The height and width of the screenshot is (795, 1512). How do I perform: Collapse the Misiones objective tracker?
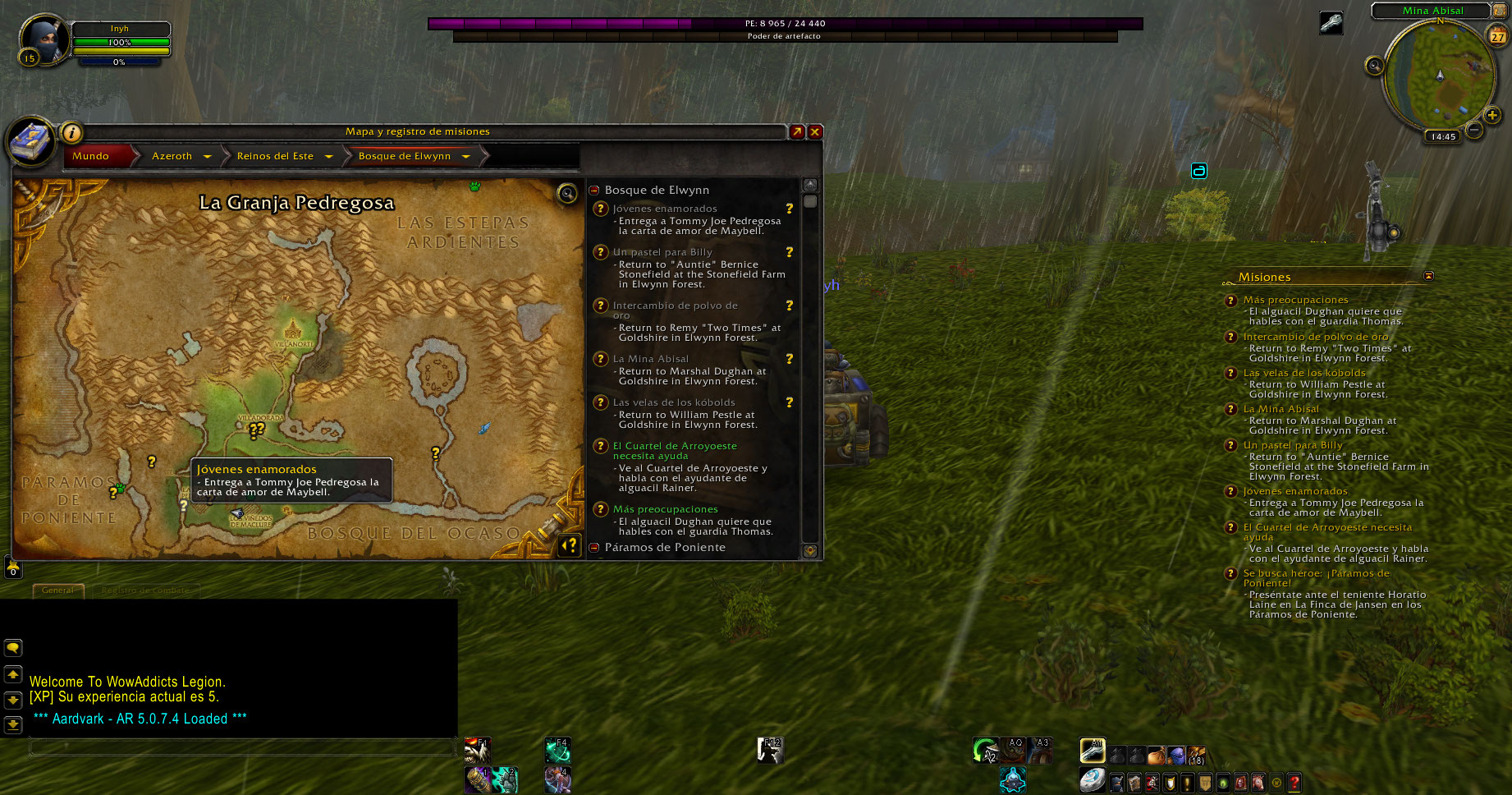click(1428, 276)
